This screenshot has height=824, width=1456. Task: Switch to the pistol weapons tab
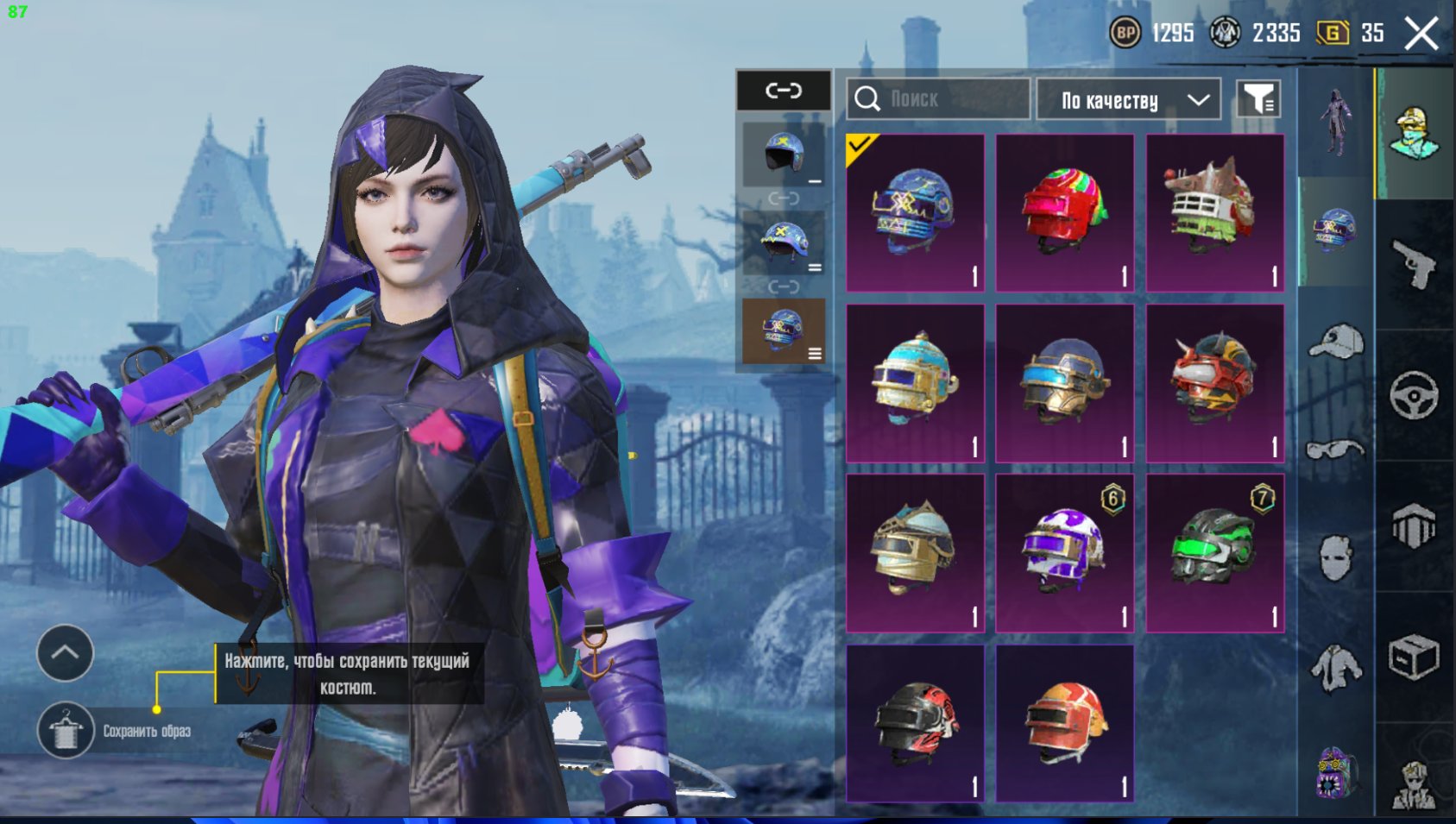1414,265
